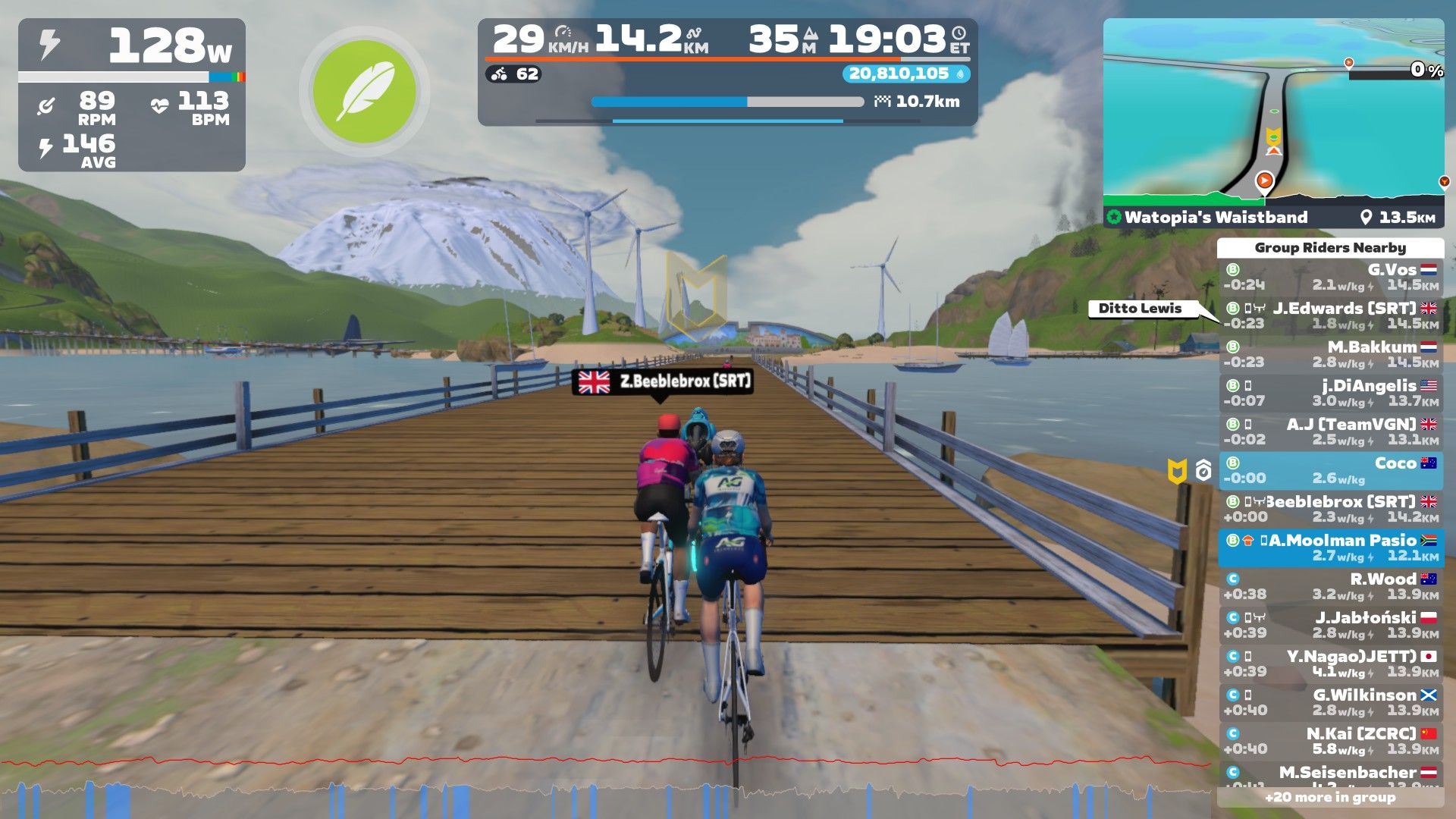Pick j.DiAngelis in the rider list
Screen dimensions: 1456x819
pos(1330,393)
